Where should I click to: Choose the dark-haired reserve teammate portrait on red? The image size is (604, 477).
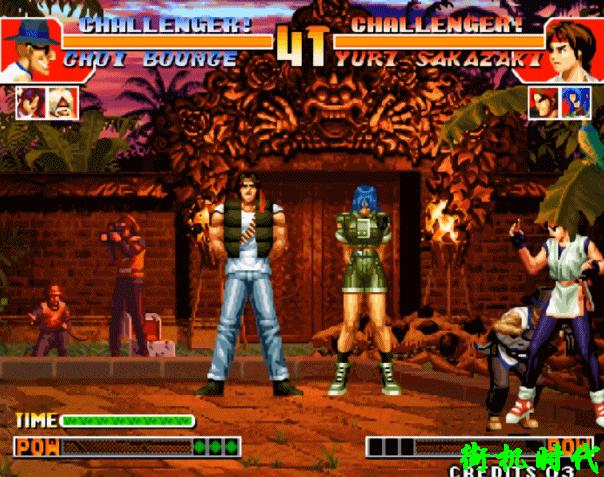pyautogui.click(x=544, y=102)
